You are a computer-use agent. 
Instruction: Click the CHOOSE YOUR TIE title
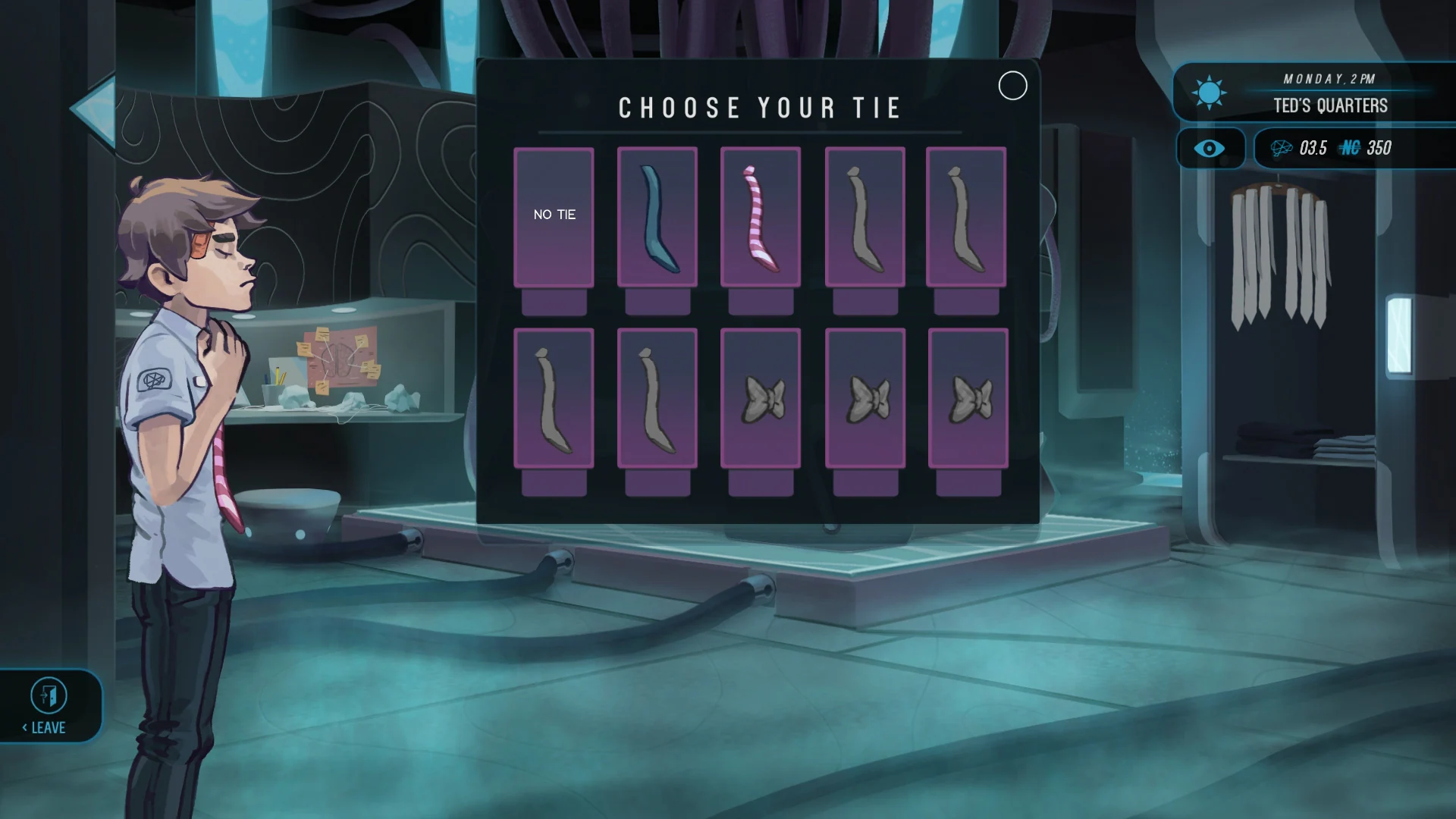[759, 107]
